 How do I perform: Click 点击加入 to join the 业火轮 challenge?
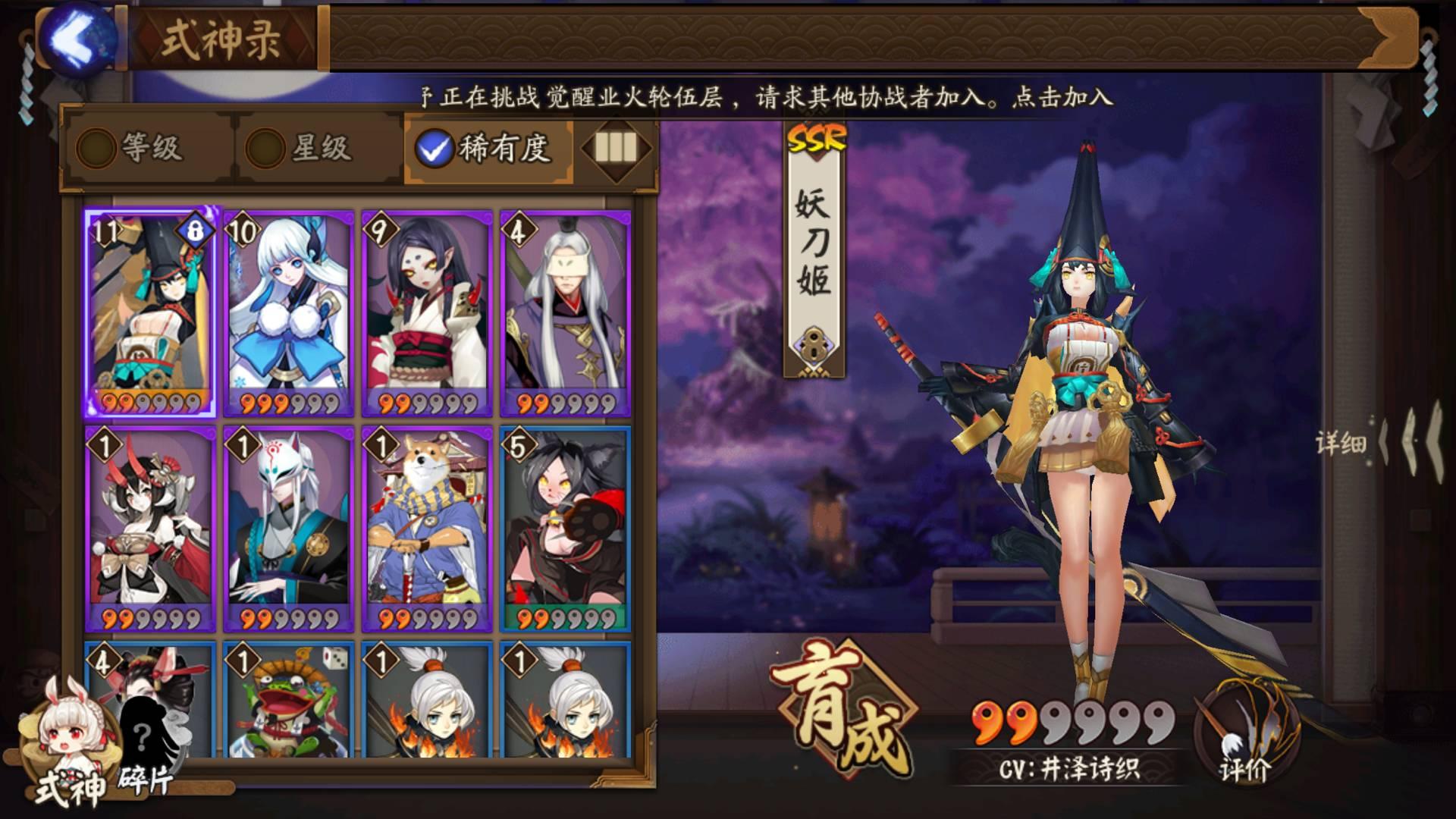point(1061,96)
